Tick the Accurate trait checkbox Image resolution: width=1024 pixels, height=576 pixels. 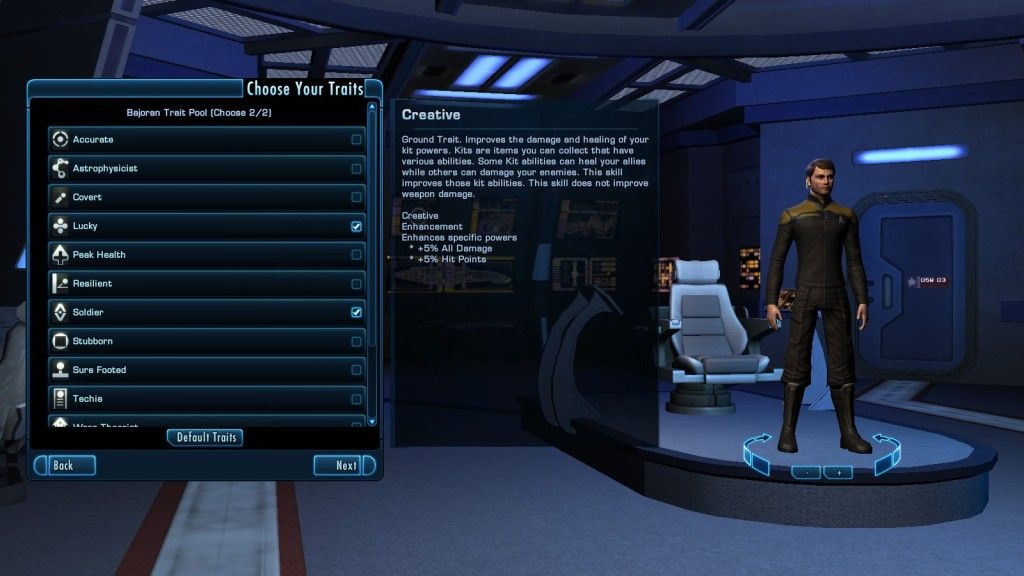click(x=356, y=140)
